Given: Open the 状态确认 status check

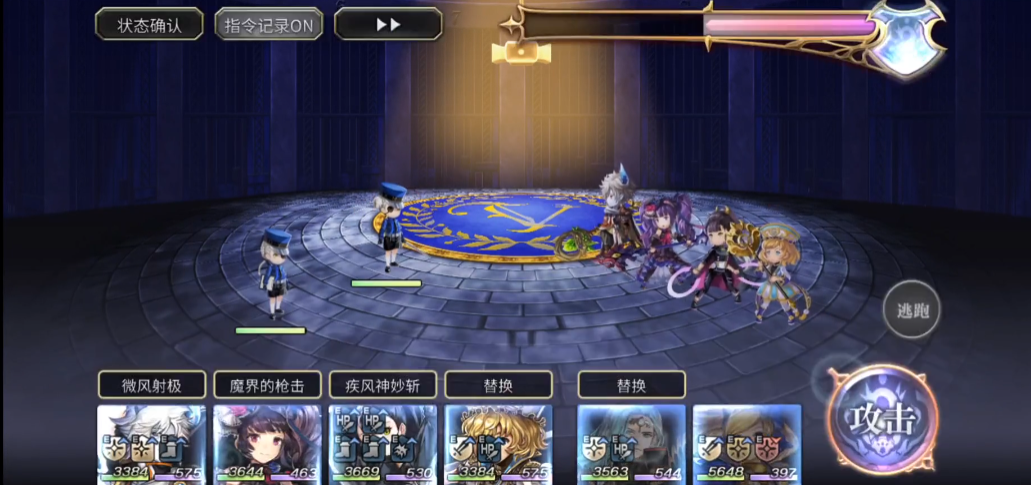Looking at the screenshot, I should [149, 24].
